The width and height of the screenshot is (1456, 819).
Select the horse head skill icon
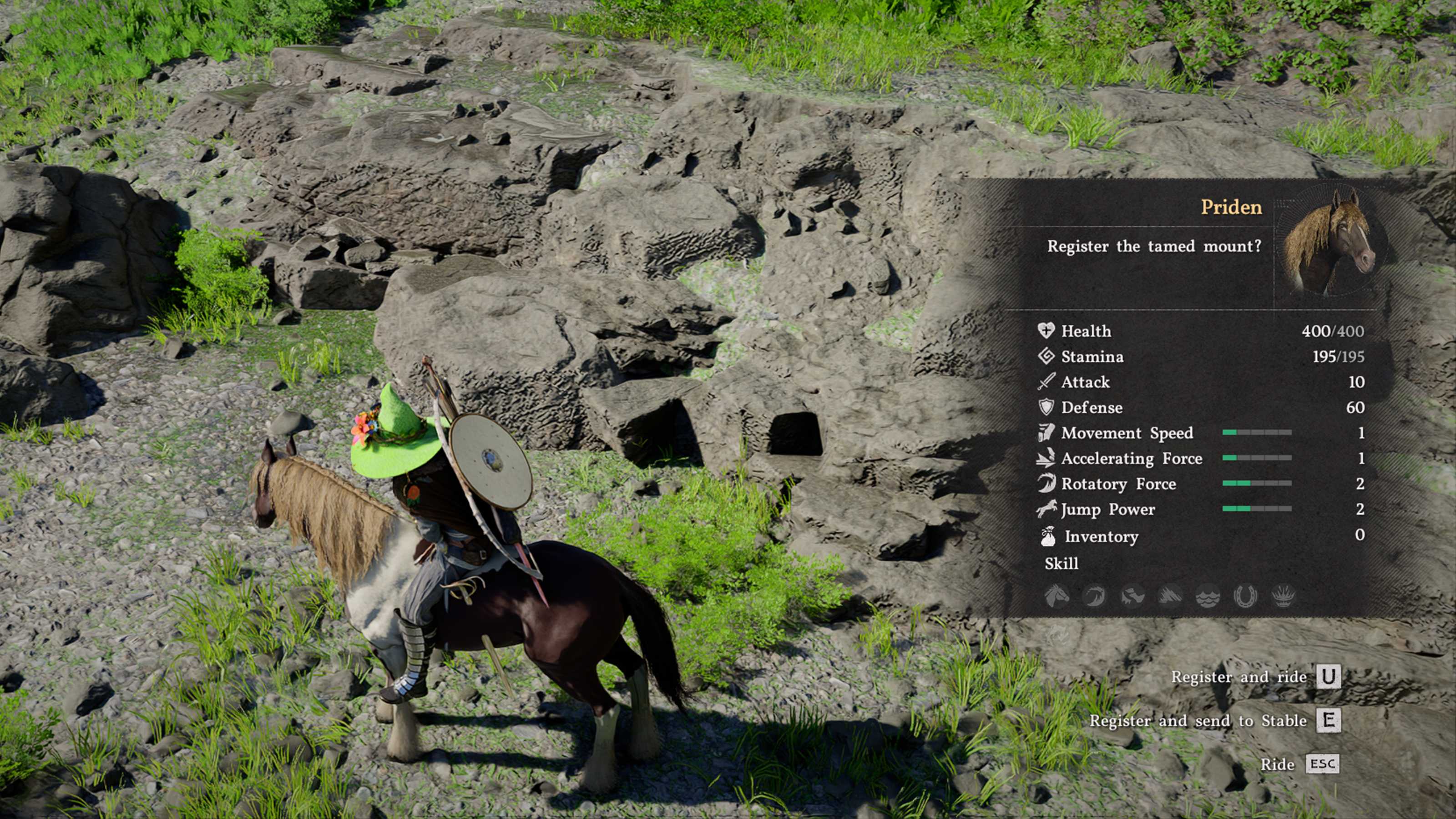[x=1057, y=596]
